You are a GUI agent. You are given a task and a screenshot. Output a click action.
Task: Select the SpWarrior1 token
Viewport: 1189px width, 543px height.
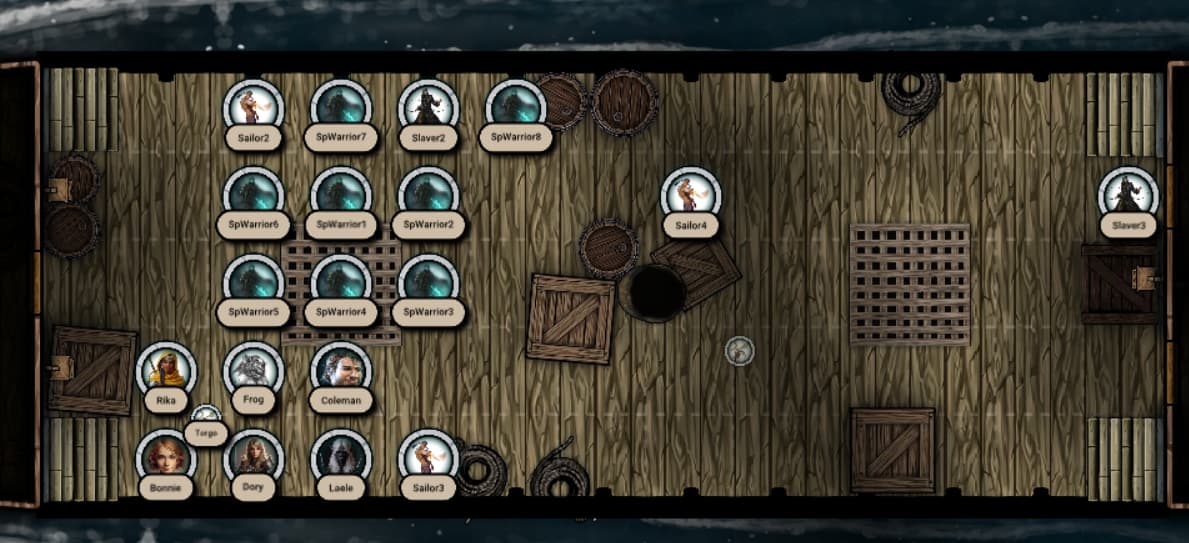(341, 195)
